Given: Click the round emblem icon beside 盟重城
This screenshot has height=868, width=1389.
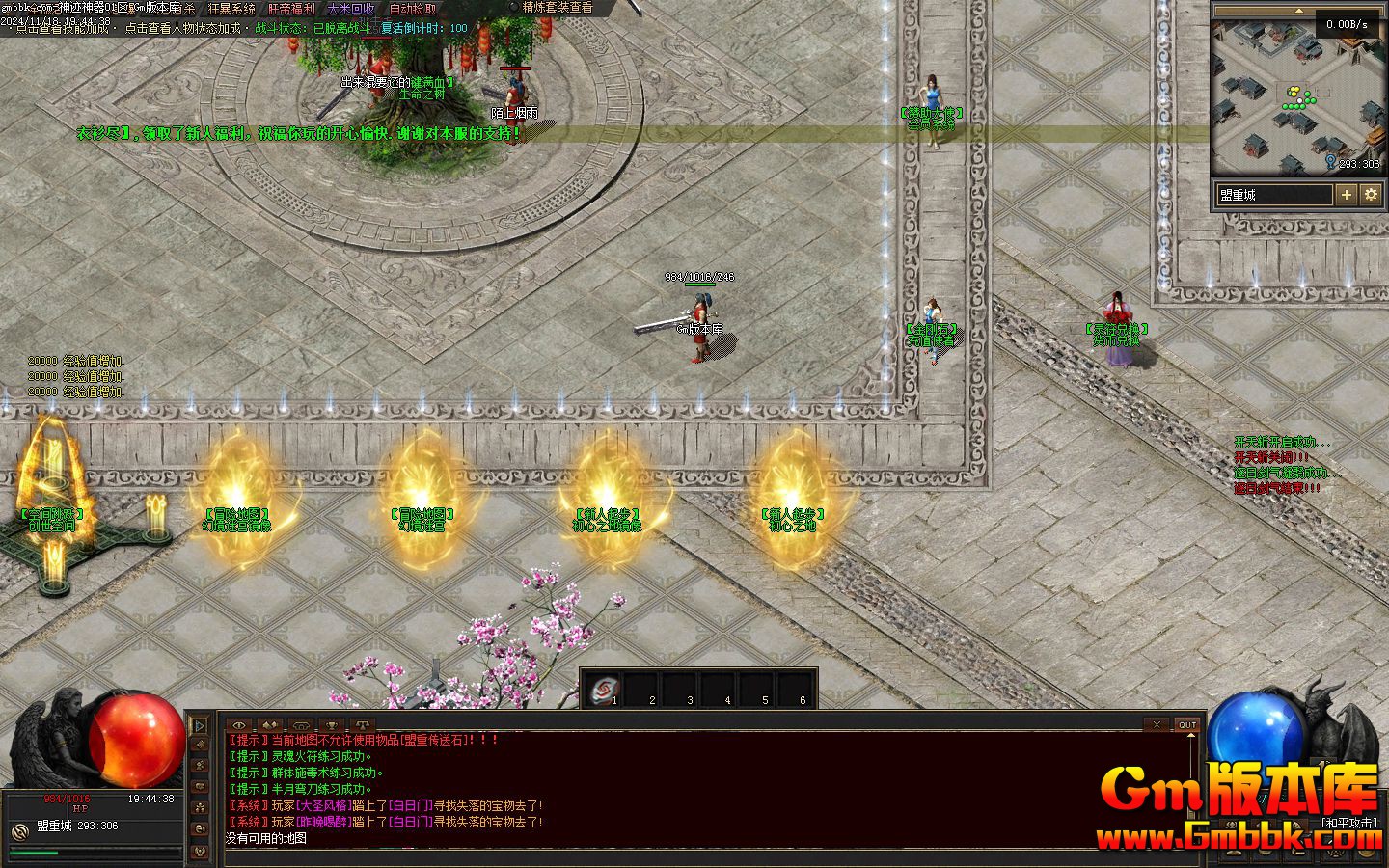Looking at the screenshot, I should 19,830.
